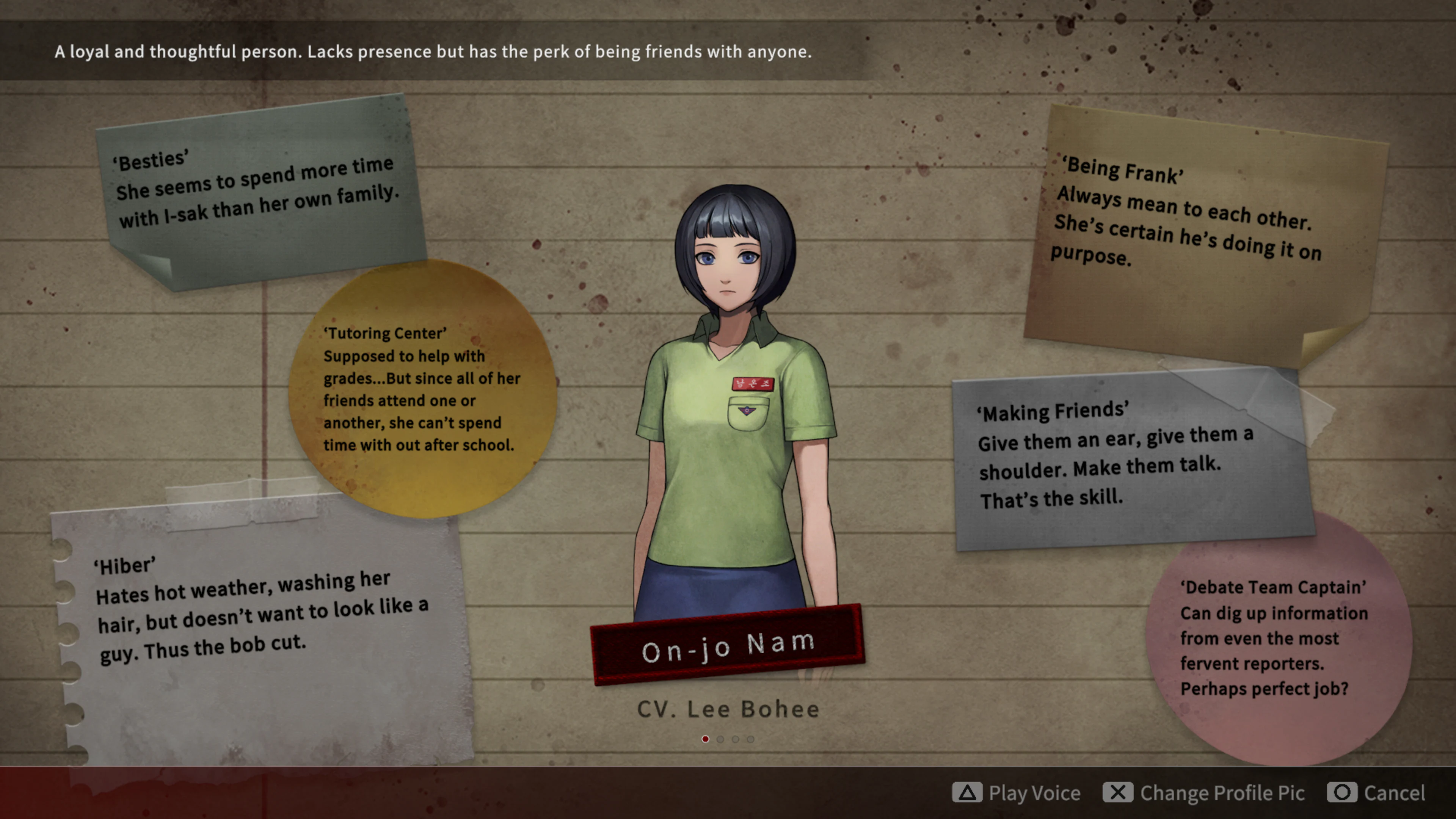The image size is (1456, 819).
Task: Select the first page indicator dot
Action: (x=706, y=739)
